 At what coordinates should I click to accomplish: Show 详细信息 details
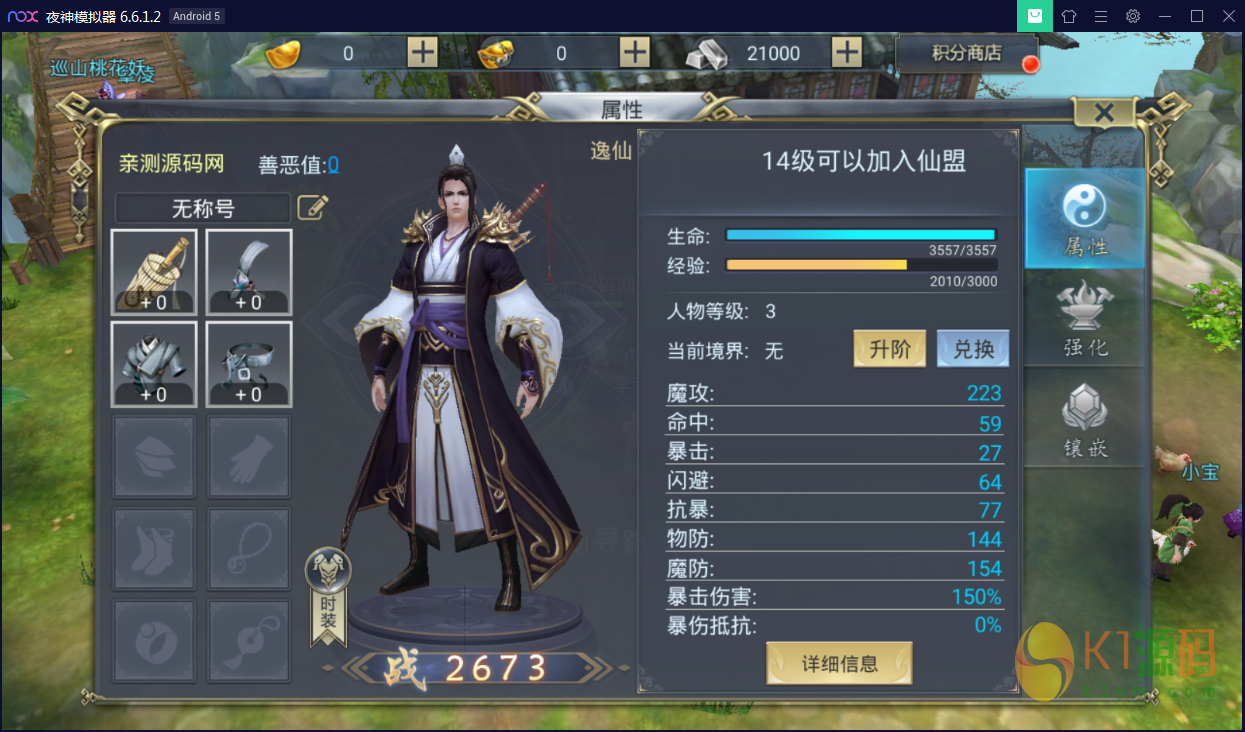(x=839, y=663)
